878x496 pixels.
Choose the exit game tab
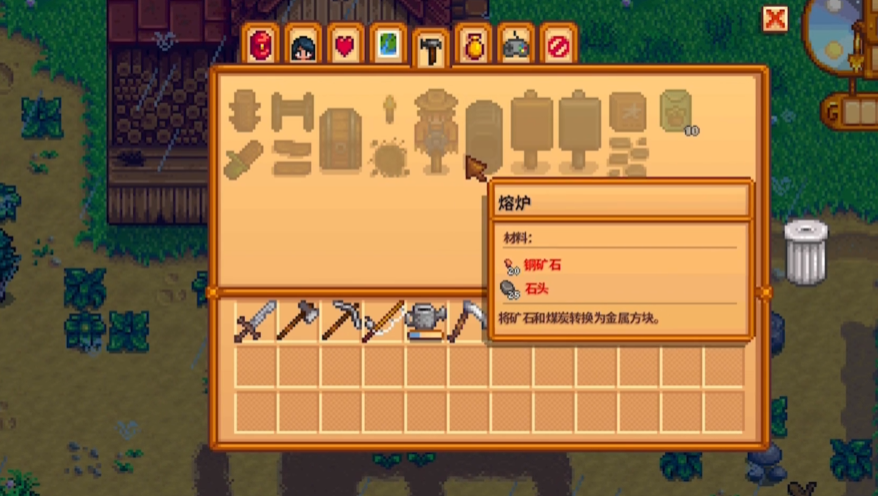pos(557,47)
